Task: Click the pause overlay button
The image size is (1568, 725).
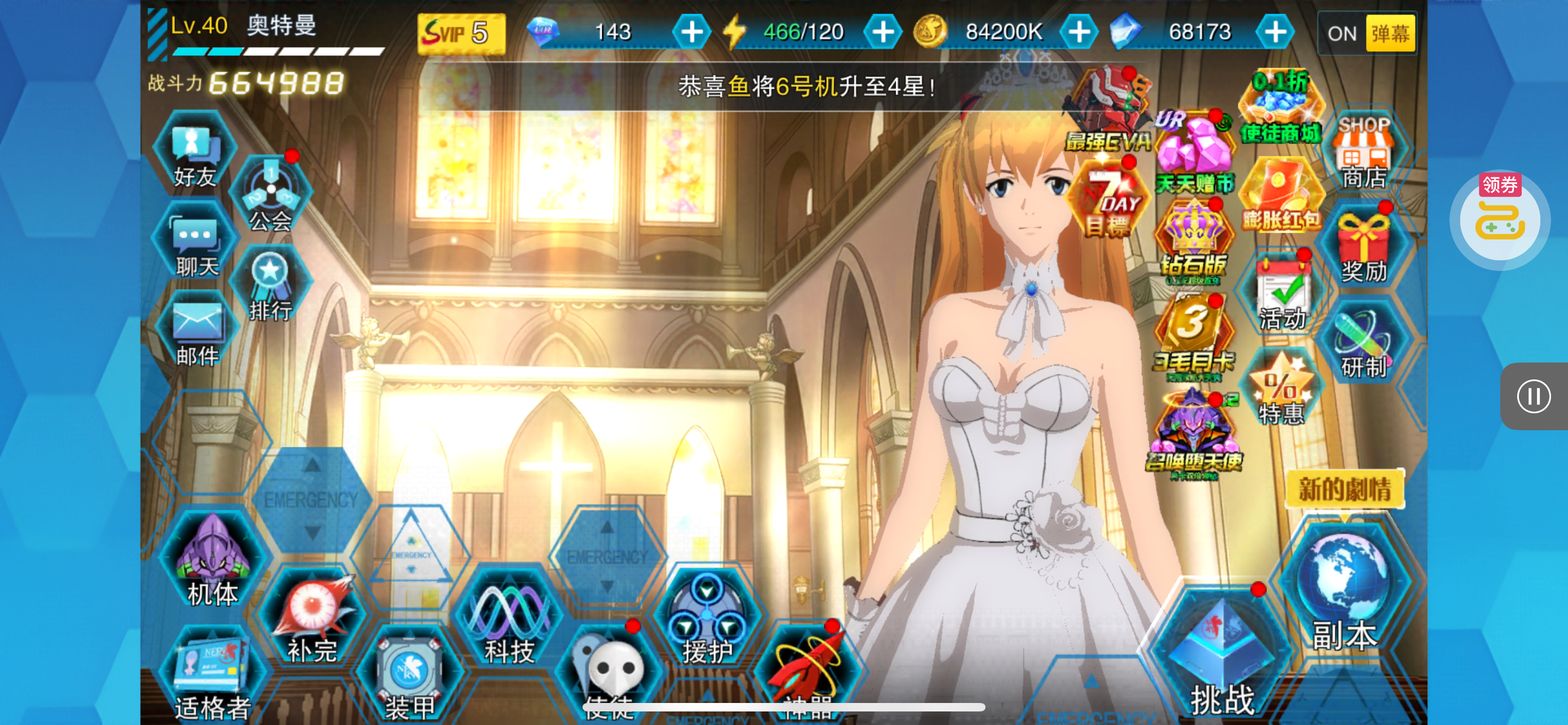Action: point(1534,396)
